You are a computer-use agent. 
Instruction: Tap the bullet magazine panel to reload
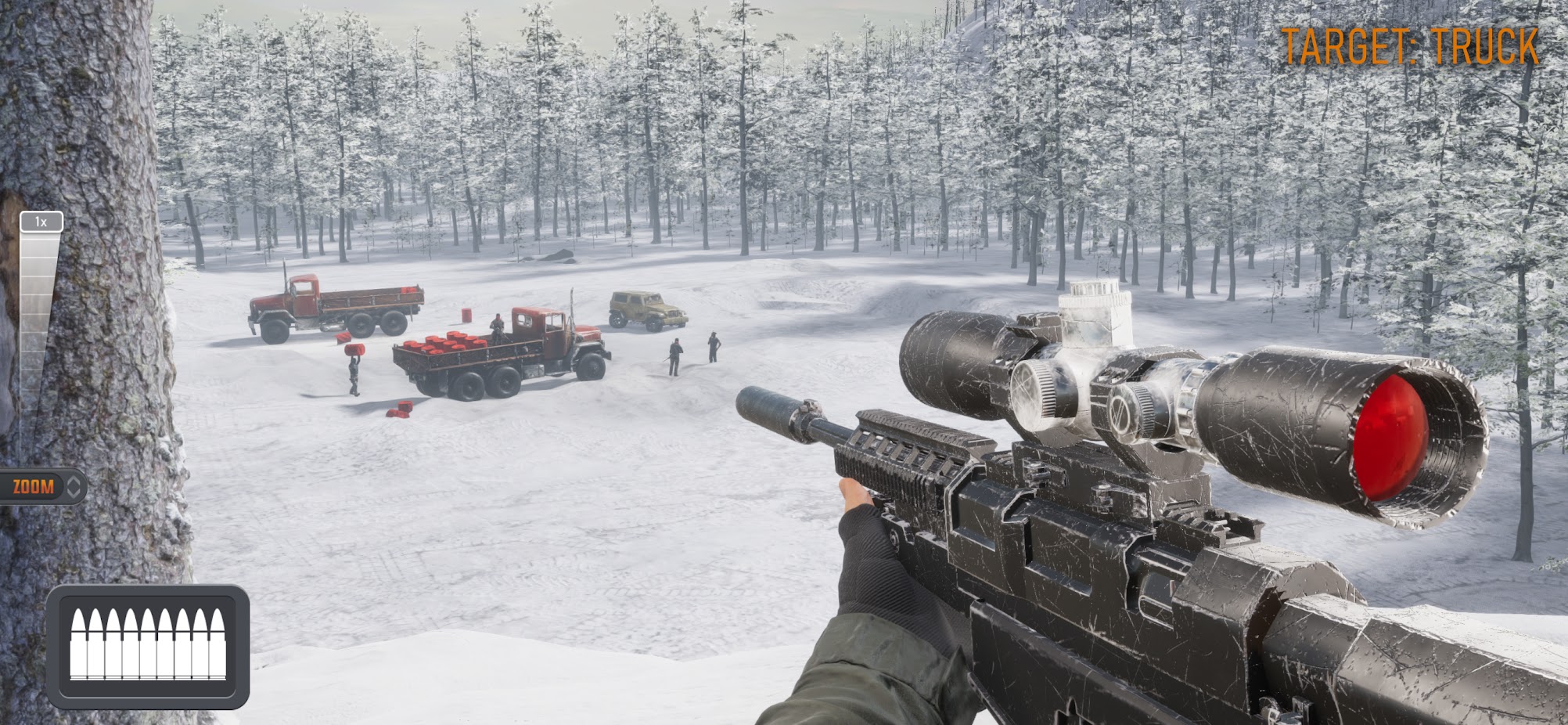point(148,645)
